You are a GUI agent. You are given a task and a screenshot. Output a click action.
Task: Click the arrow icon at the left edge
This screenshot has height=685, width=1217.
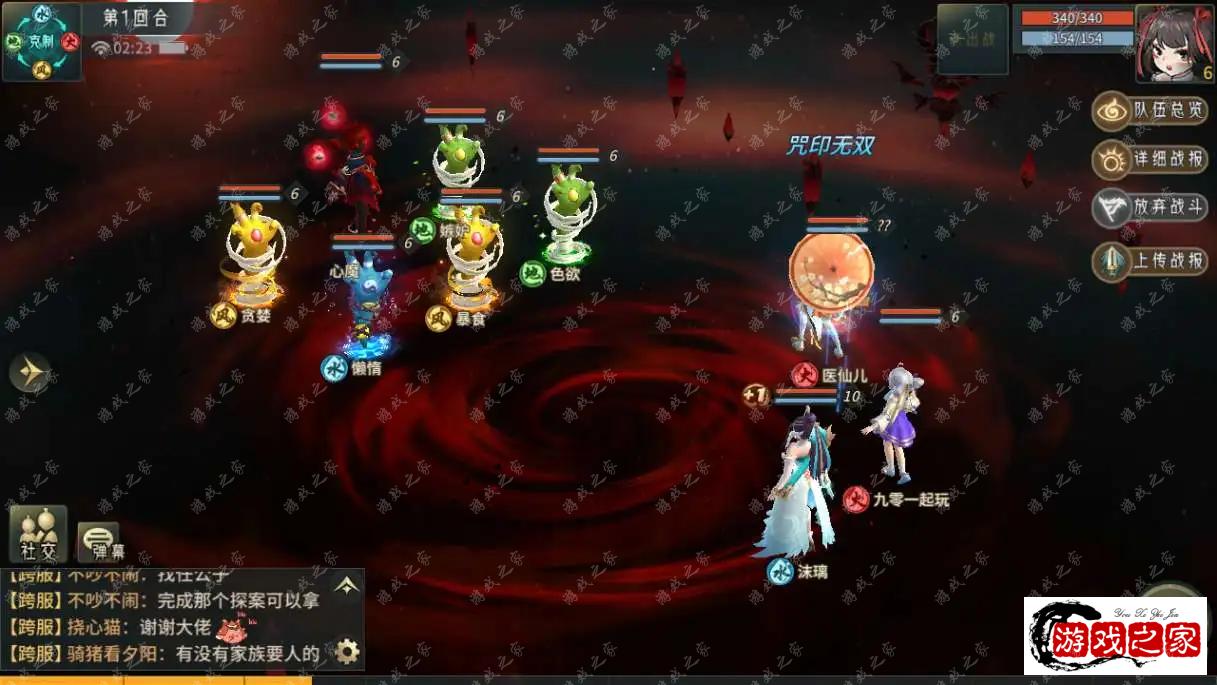click(30, 373)
